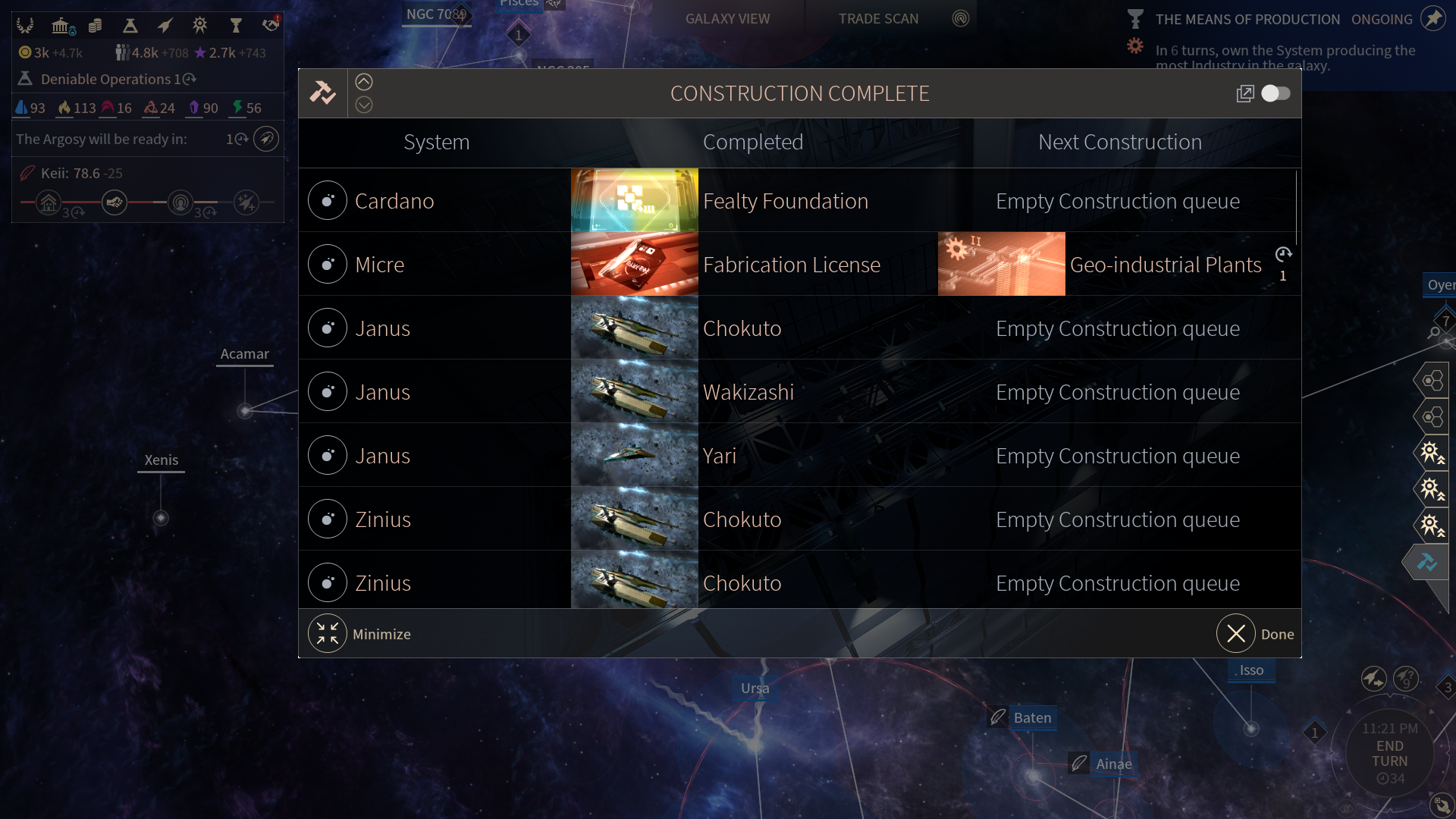Open the Deniable Operations research entry
This screenshot has width=1456, height=819.
point(106,79)
